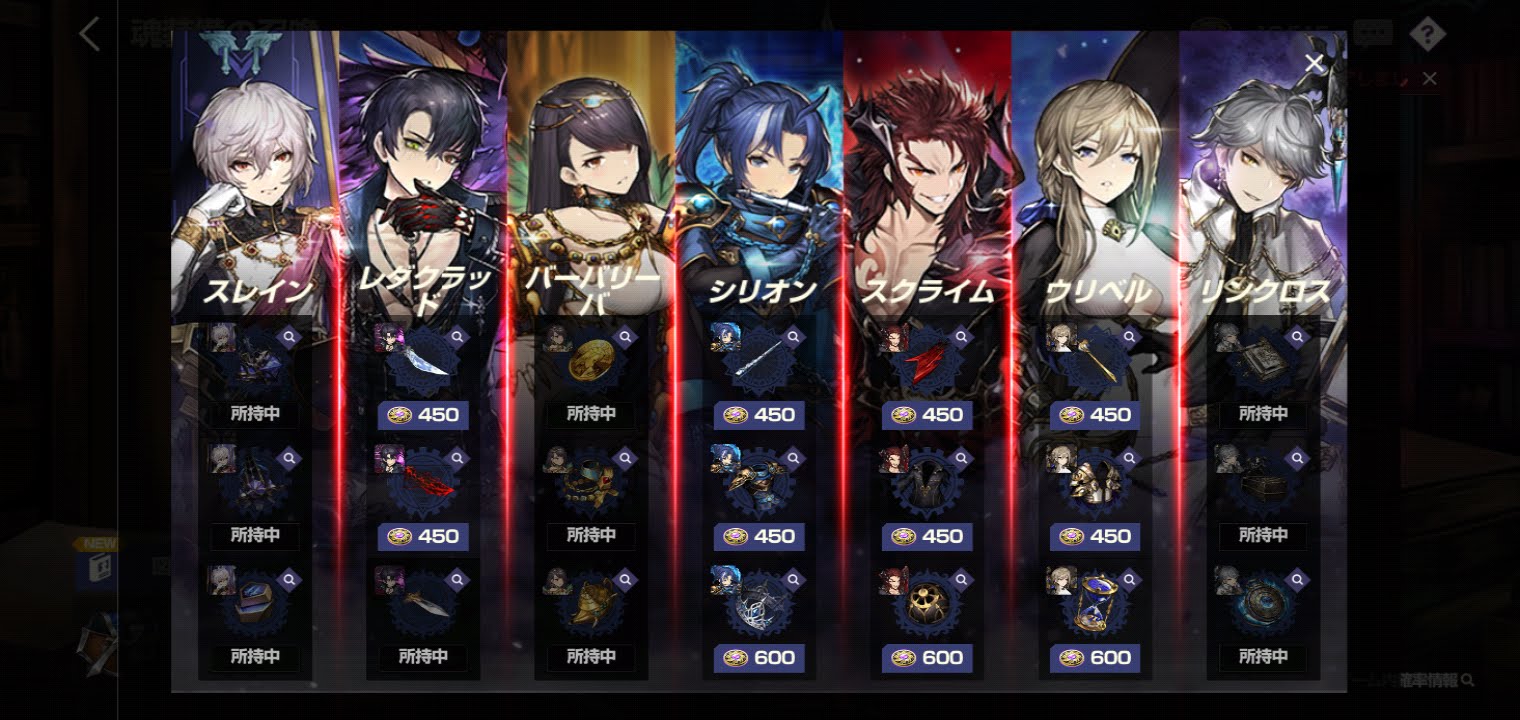The width and height of the screenshot is (1520, 720).
Task: Inspect ウリベル's hourglass item details
Action: tap(1131, 578)
